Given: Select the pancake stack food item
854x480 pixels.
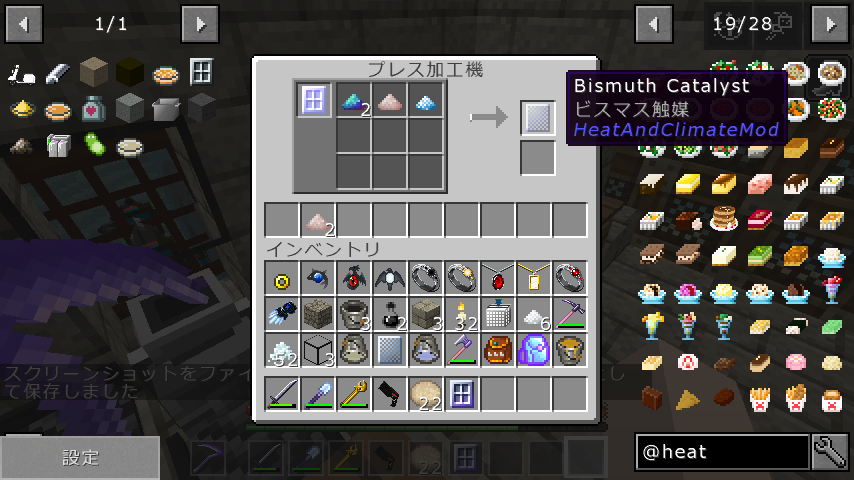Looking at the screenshot, I should (723, 218).
